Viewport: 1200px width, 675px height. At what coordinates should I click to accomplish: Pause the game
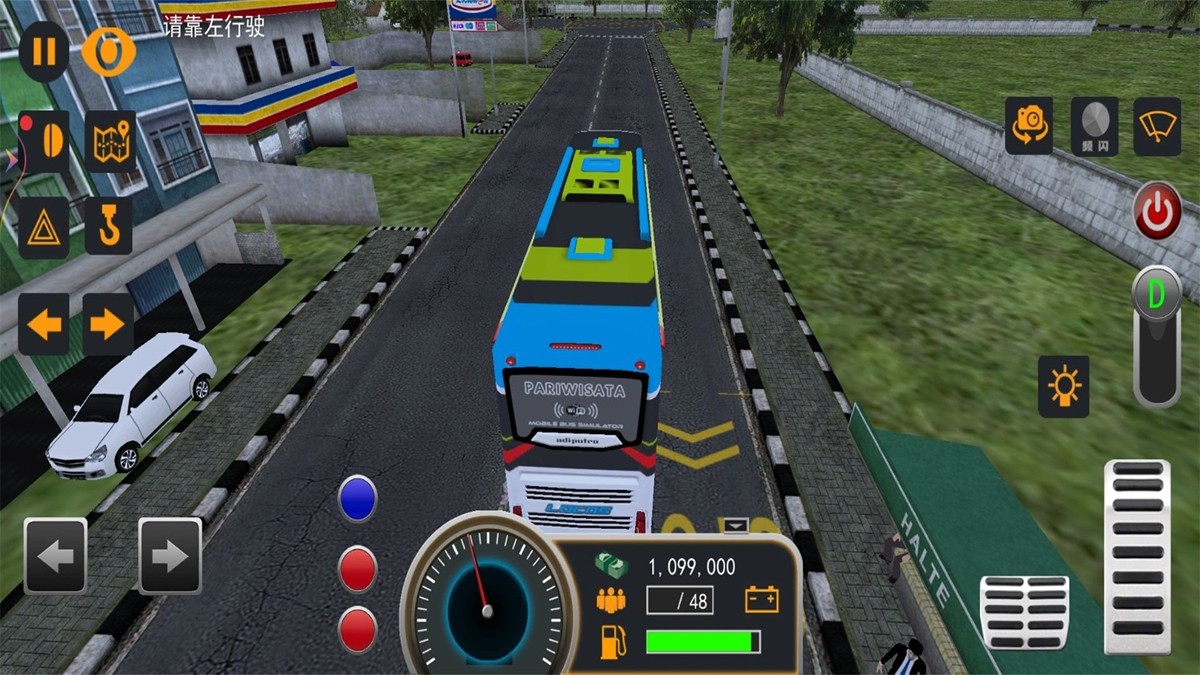click(44, 51)
